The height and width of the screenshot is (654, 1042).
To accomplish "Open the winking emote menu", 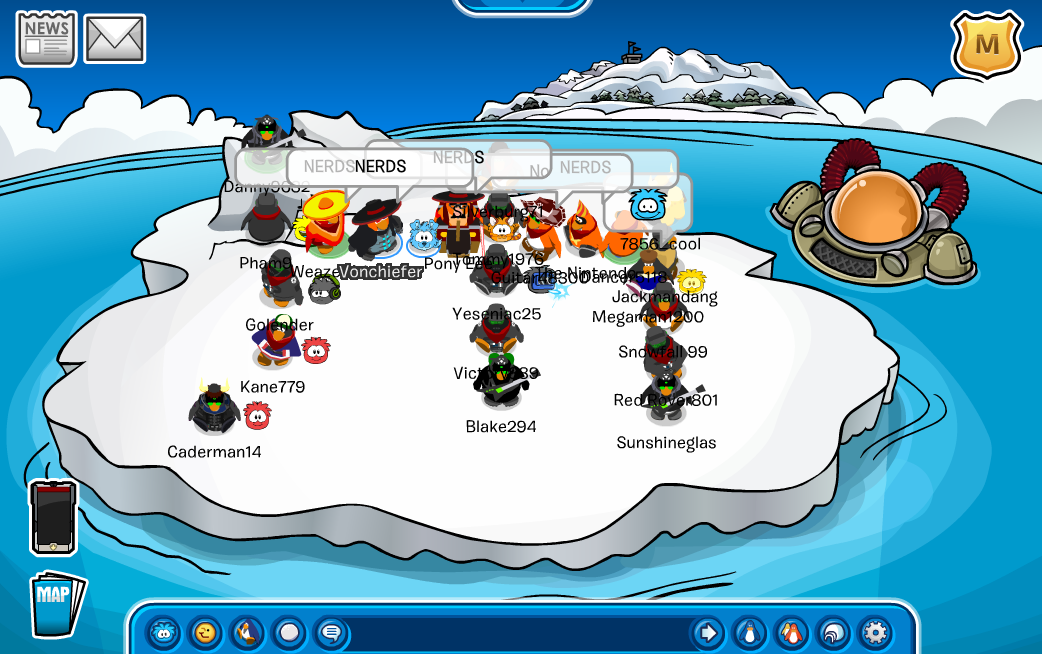I will (x=206, y=632).
